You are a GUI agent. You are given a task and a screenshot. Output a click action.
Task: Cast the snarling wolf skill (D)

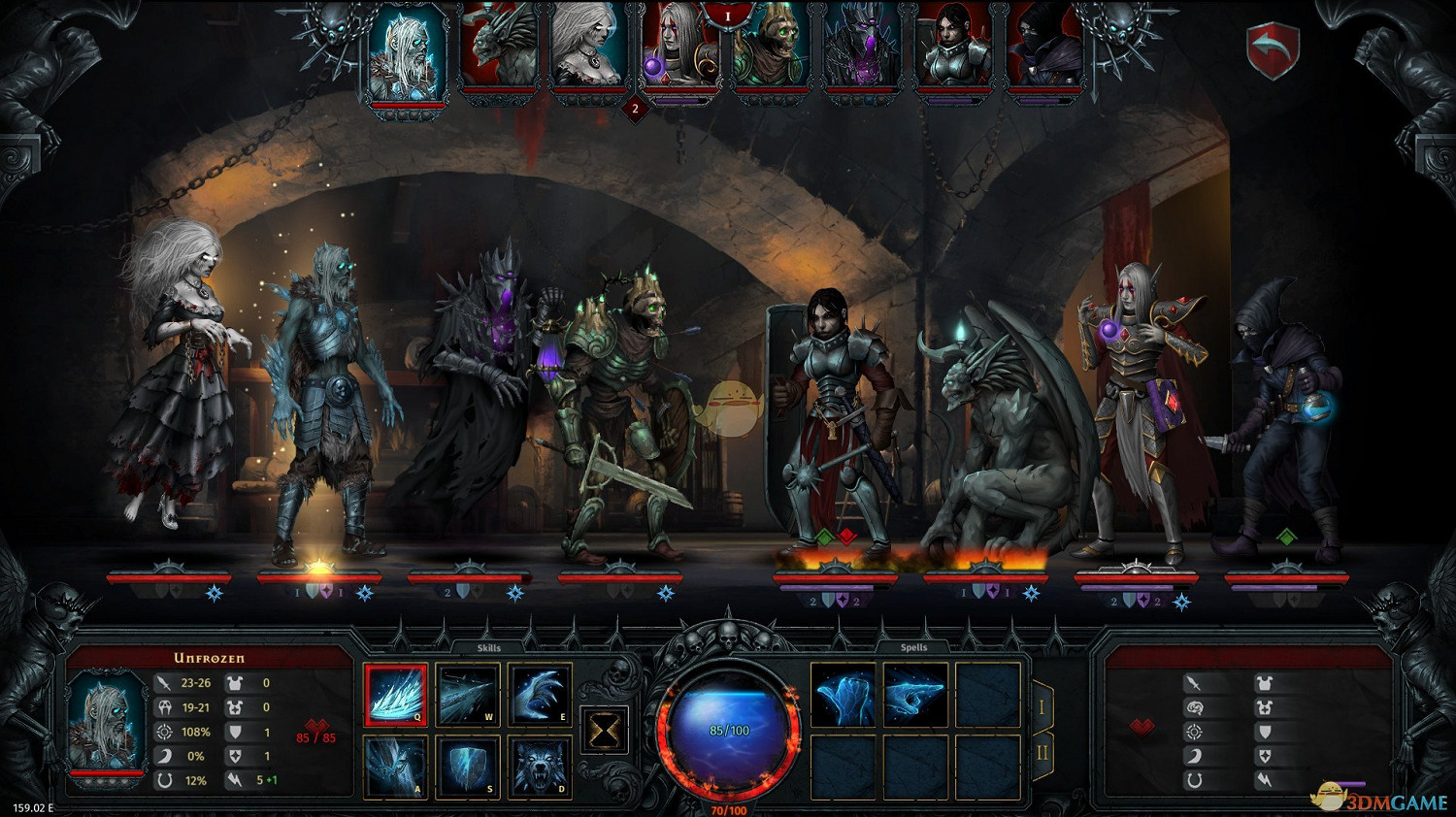(540, 767)
